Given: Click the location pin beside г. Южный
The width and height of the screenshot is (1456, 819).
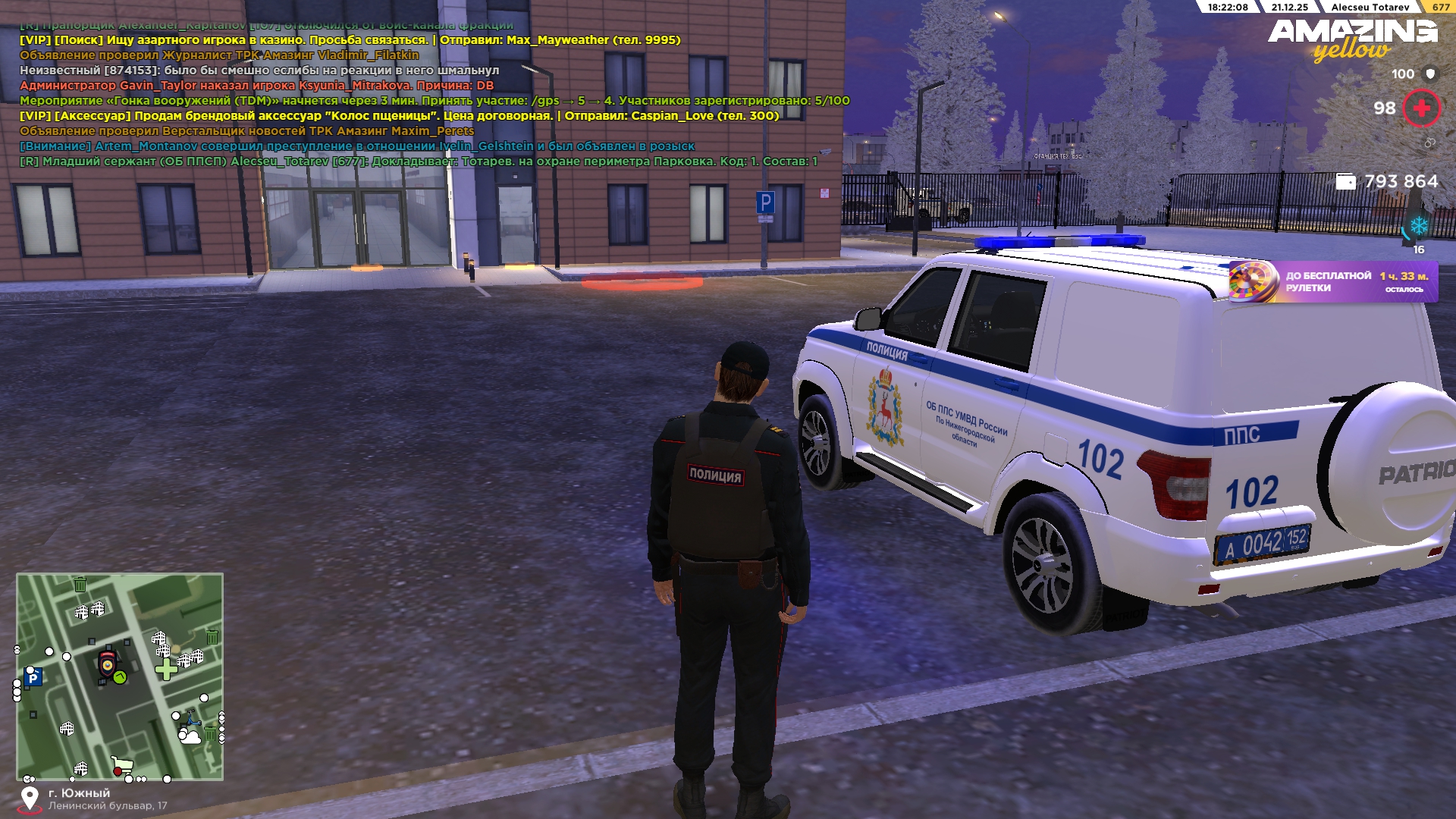Looking at the screenshot, I should [x=30, y=799].
